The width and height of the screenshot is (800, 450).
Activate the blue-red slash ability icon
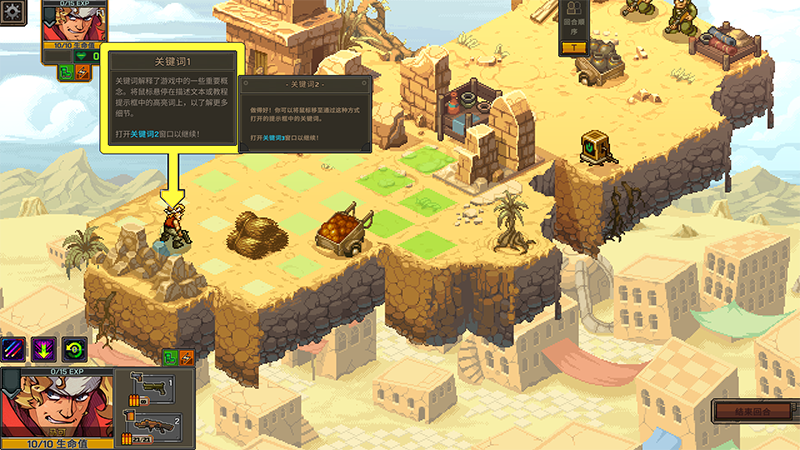coord(15,348)
